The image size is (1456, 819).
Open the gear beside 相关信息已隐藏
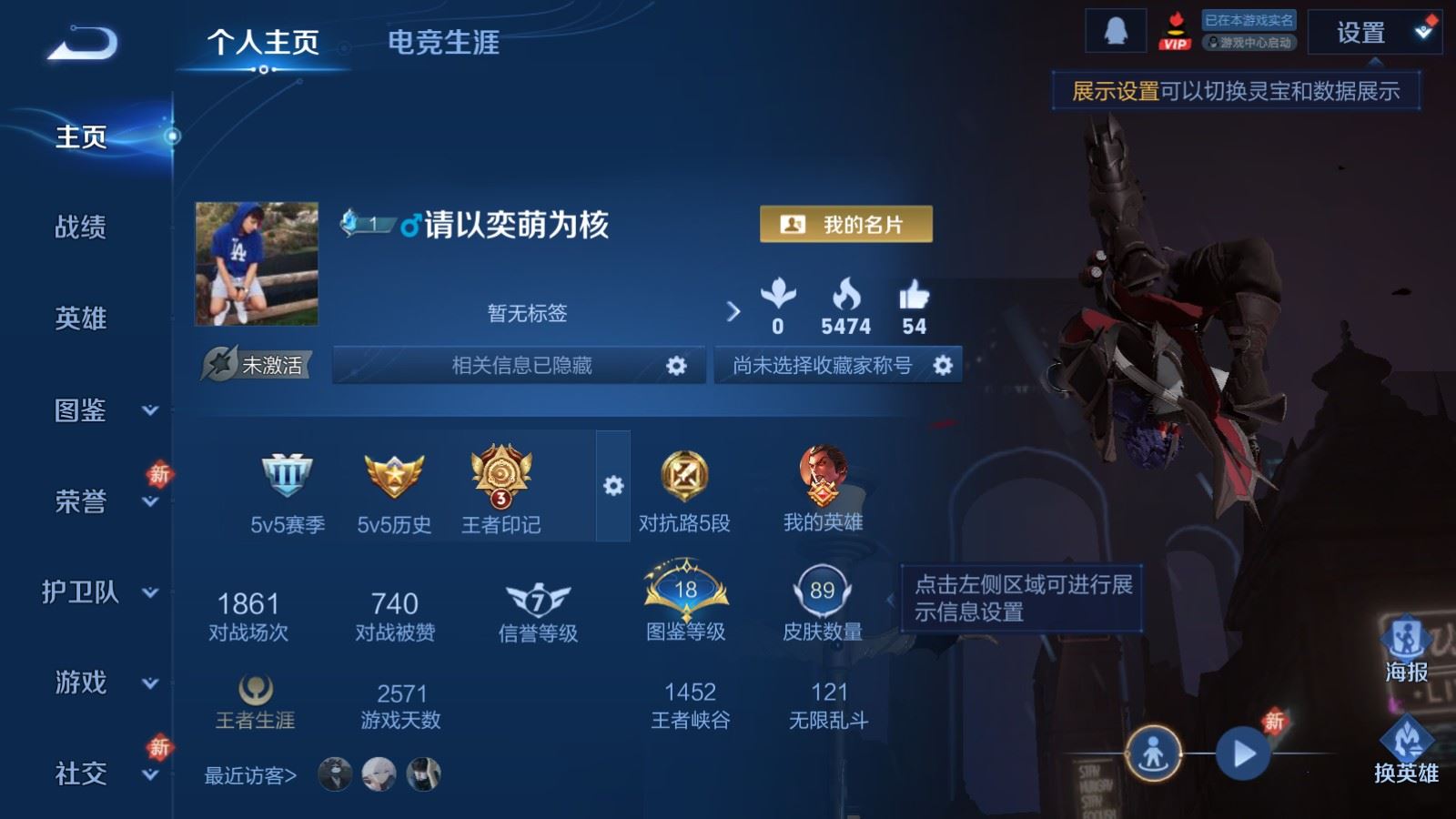click(x=677, y=366)
